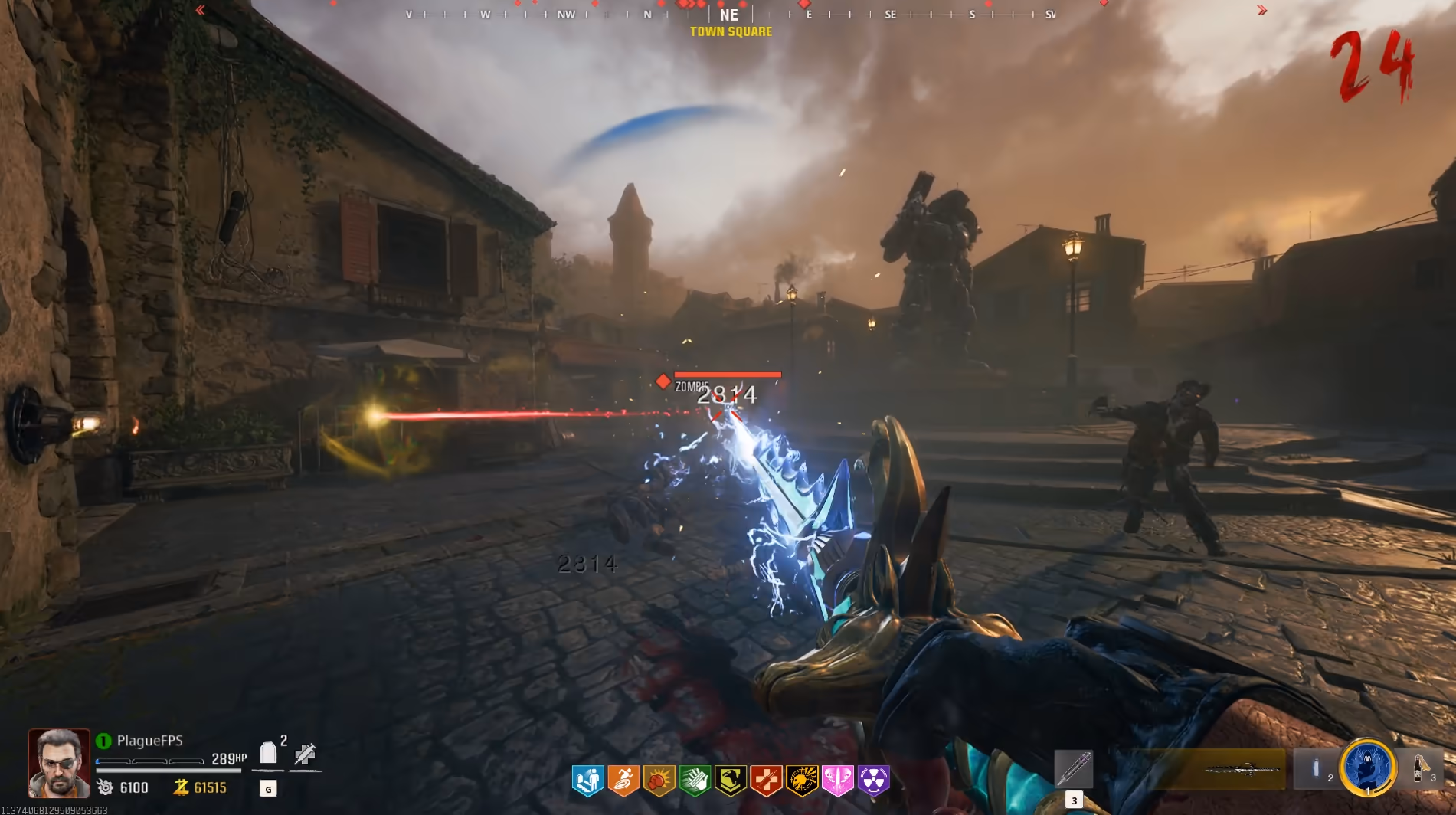
Task: Select the purple radiation PhD Flopper perk
Action: [x=873, y=781]
